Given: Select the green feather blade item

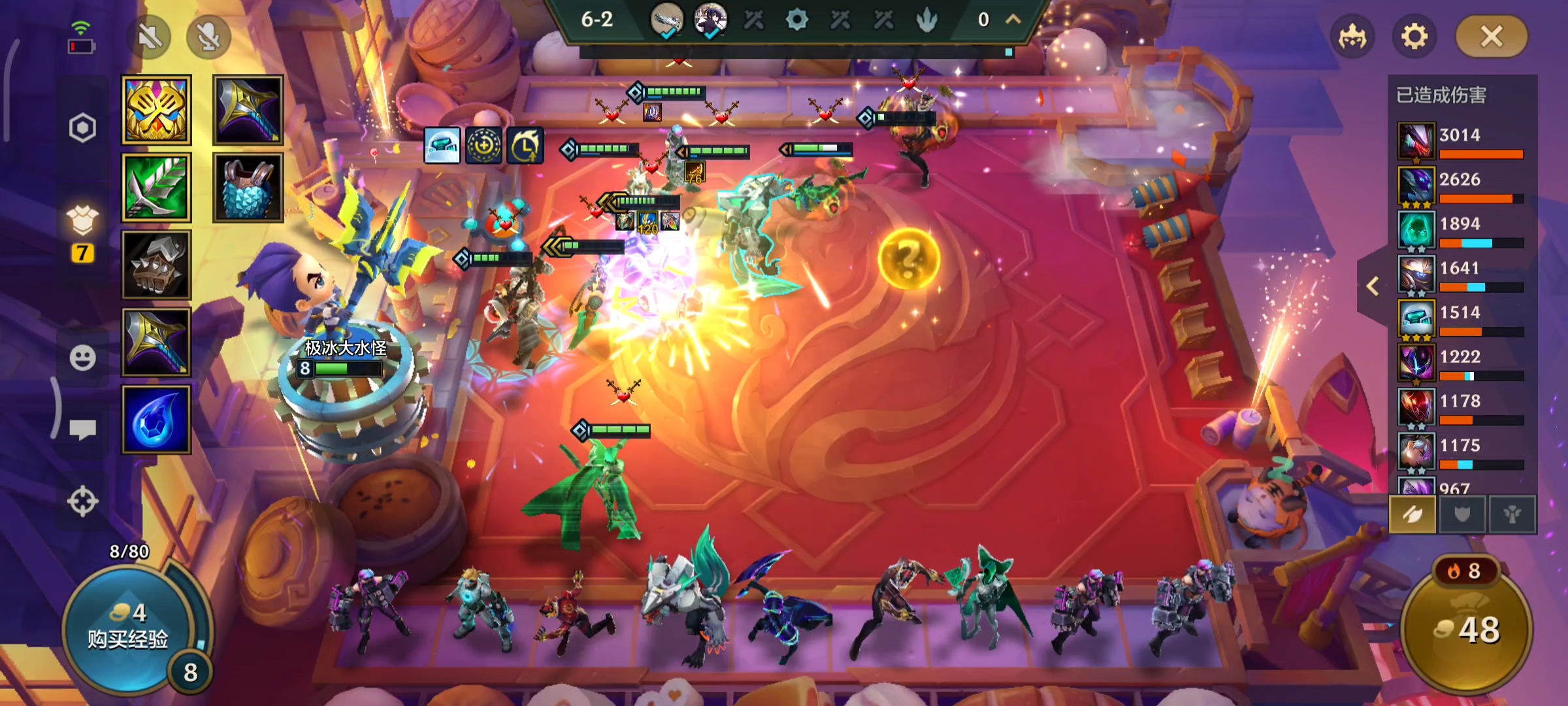Looking at the screenshot, I should [157, 188].
